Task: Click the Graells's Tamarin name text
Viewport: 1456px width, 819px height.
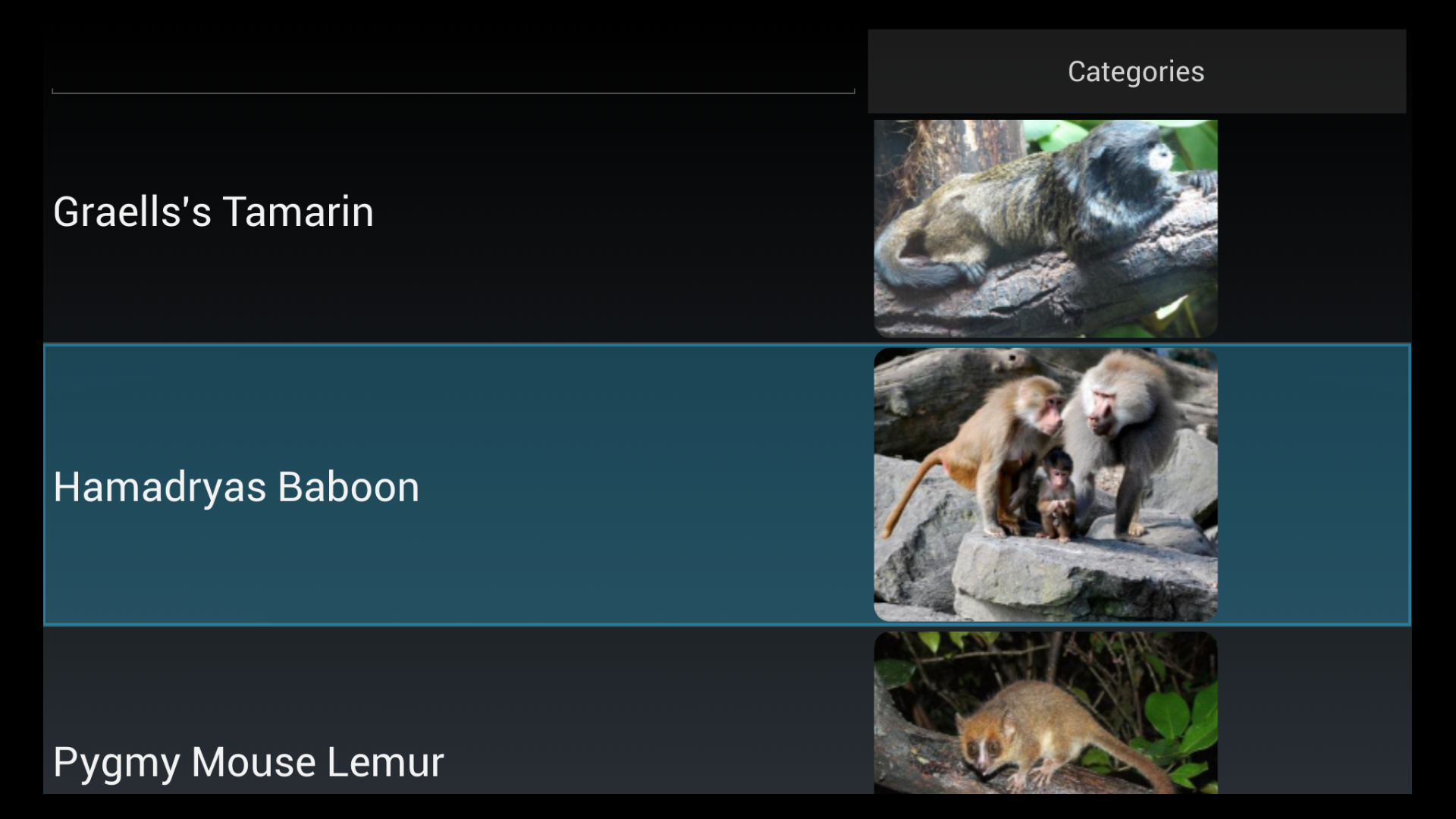Action: [x=213, y=212]
